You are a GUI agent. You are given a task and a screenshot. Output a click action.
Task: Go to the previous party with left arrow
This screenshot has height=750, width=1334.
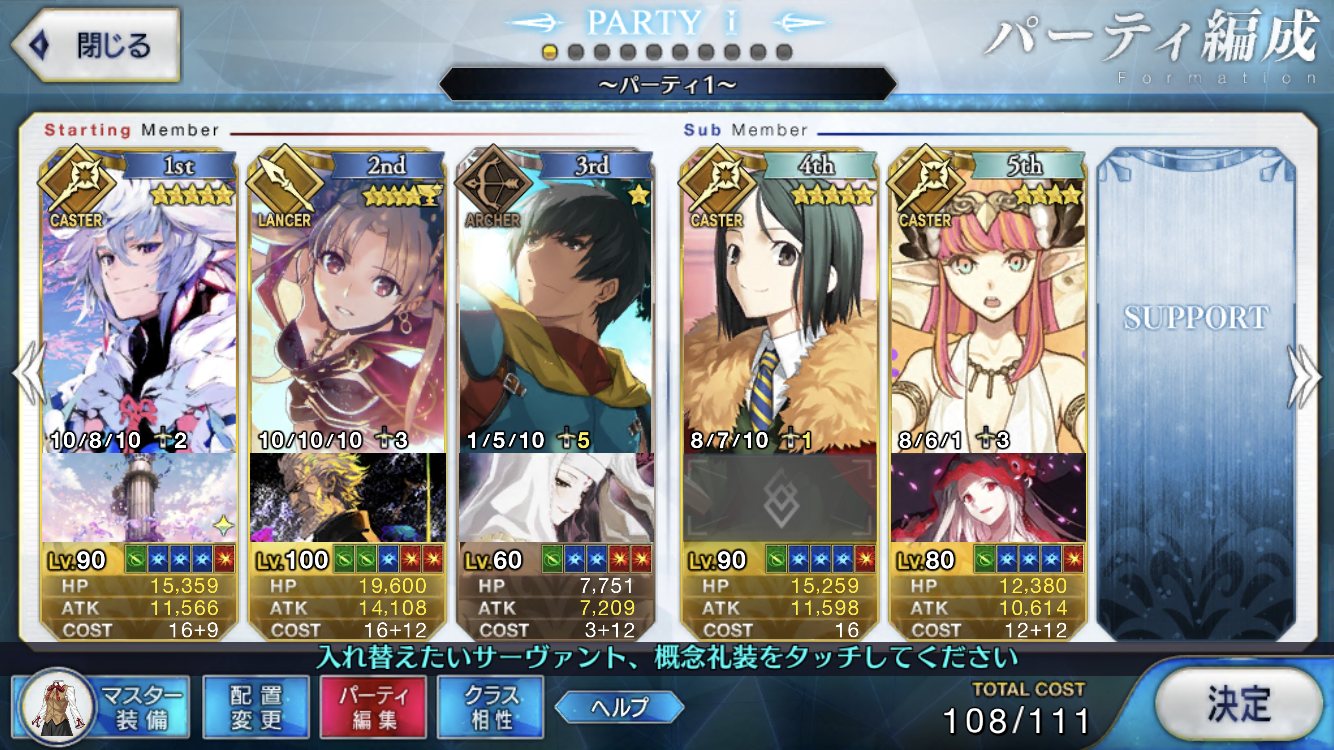coord(27,377)
